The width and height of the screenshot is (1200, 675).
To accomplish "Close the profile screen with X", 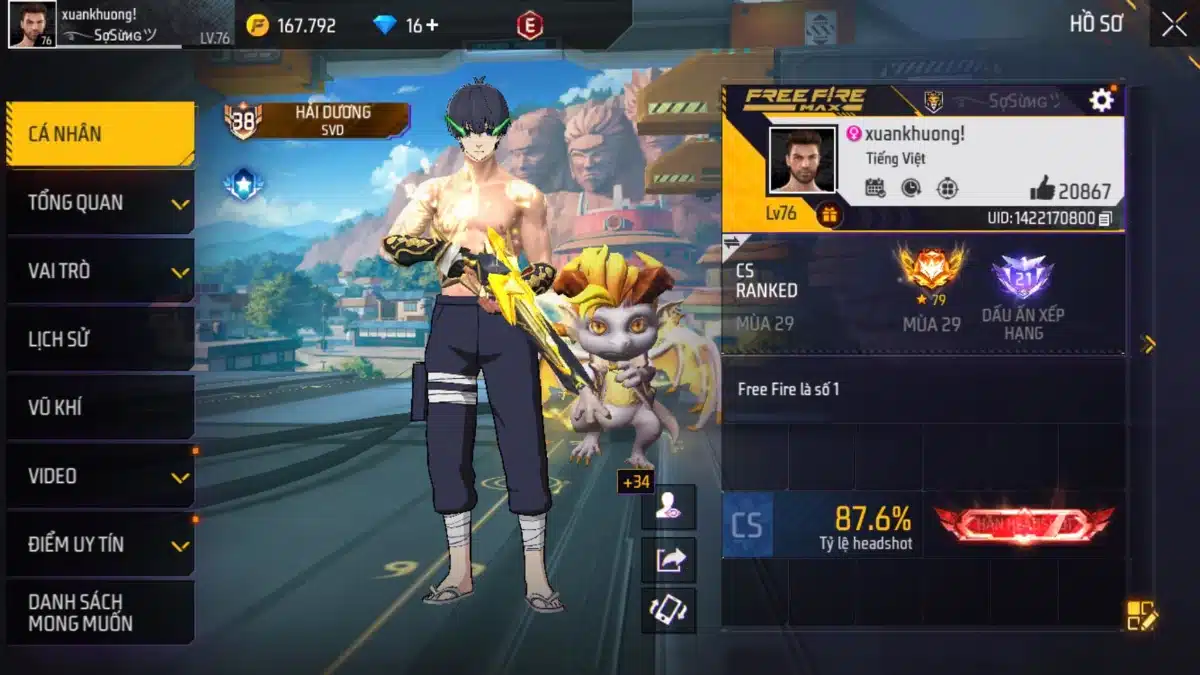I will [1174, 24].
